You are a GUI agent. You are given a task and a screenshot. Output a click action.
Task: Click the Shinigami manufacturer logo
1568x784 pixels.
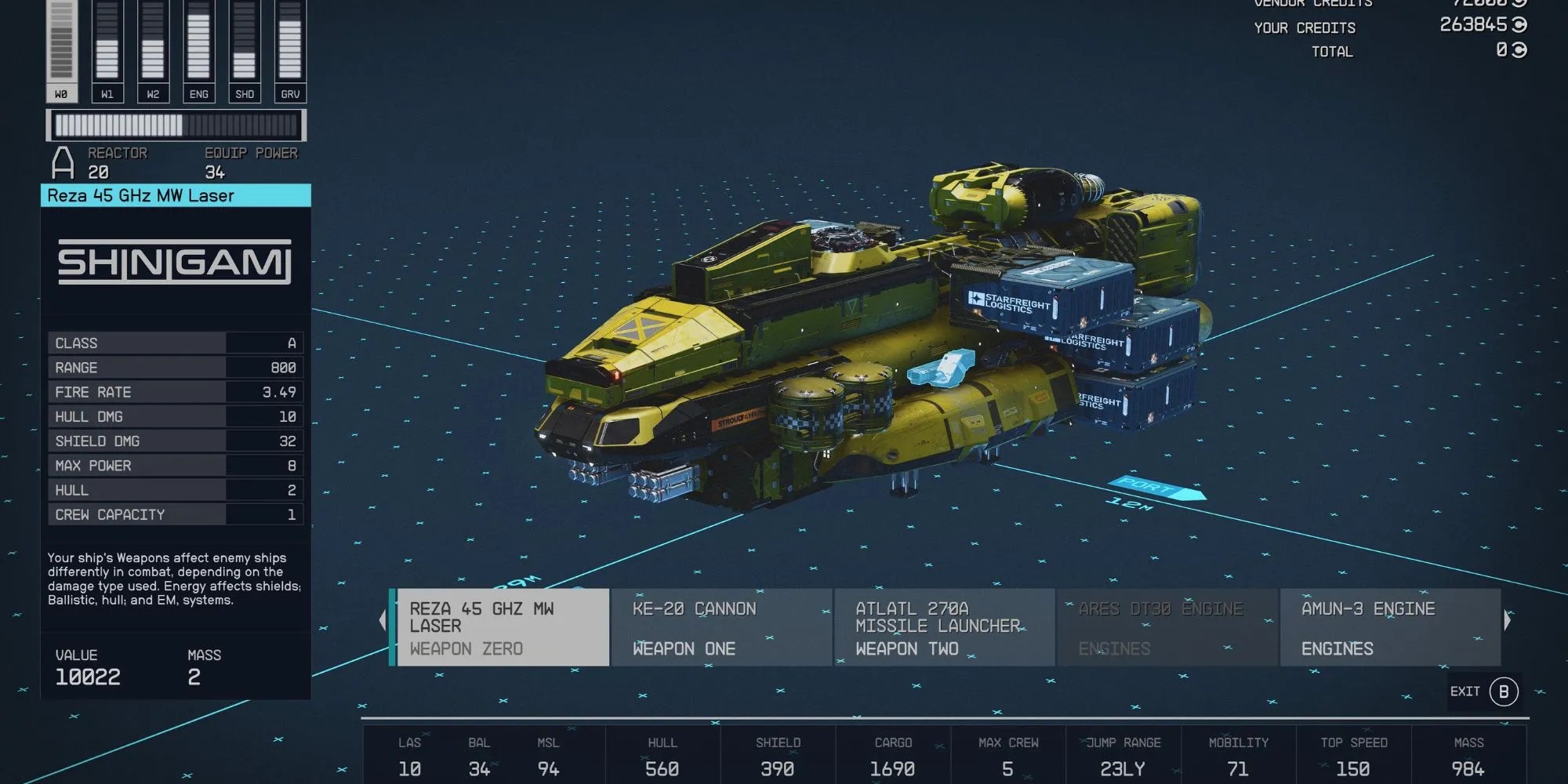click(x=174, y=263)
